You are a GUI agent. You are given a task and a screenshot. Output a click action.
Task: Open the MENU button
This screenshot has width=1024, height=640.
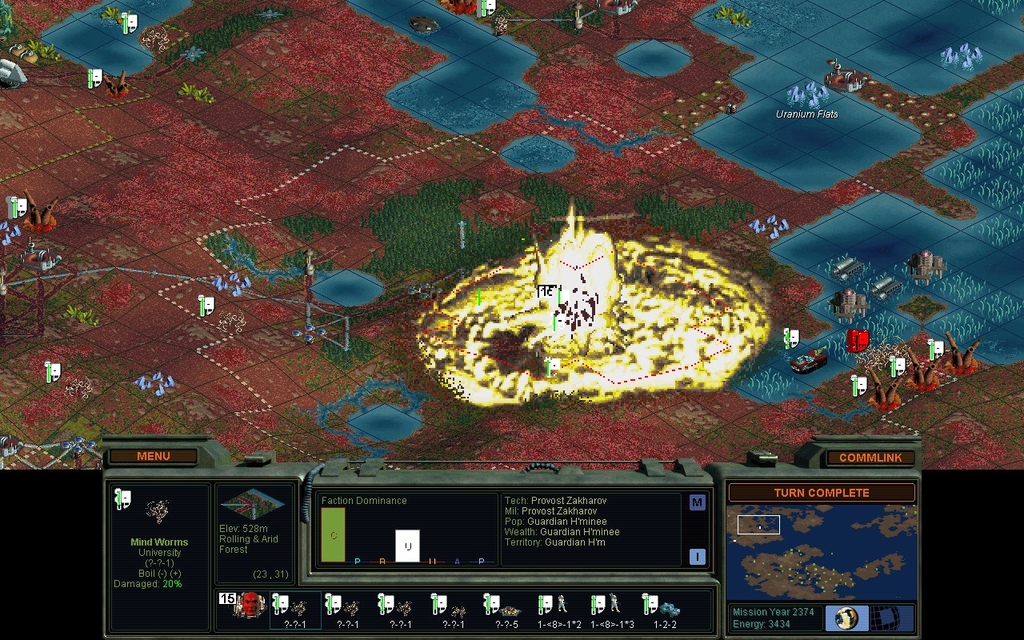tap(153, 456)
